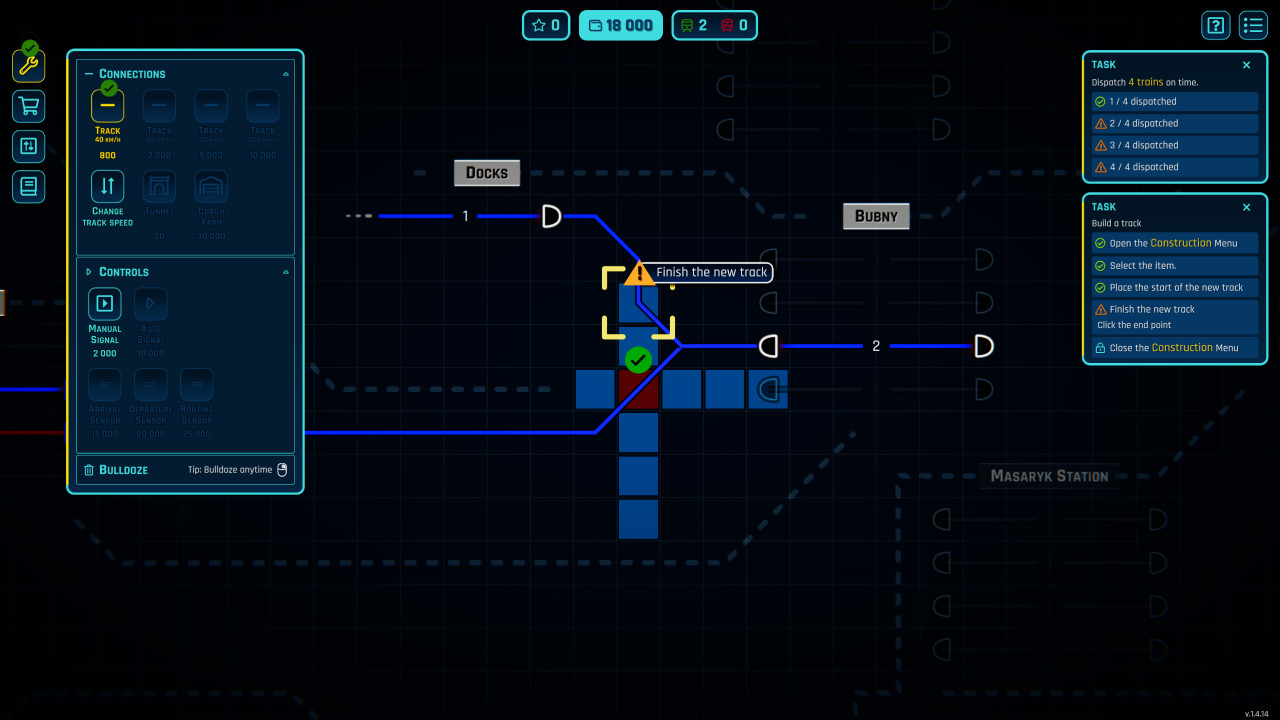The image size is (1280, 720).
Task: Close the Build a track task panel
Action: [1246, 207]
